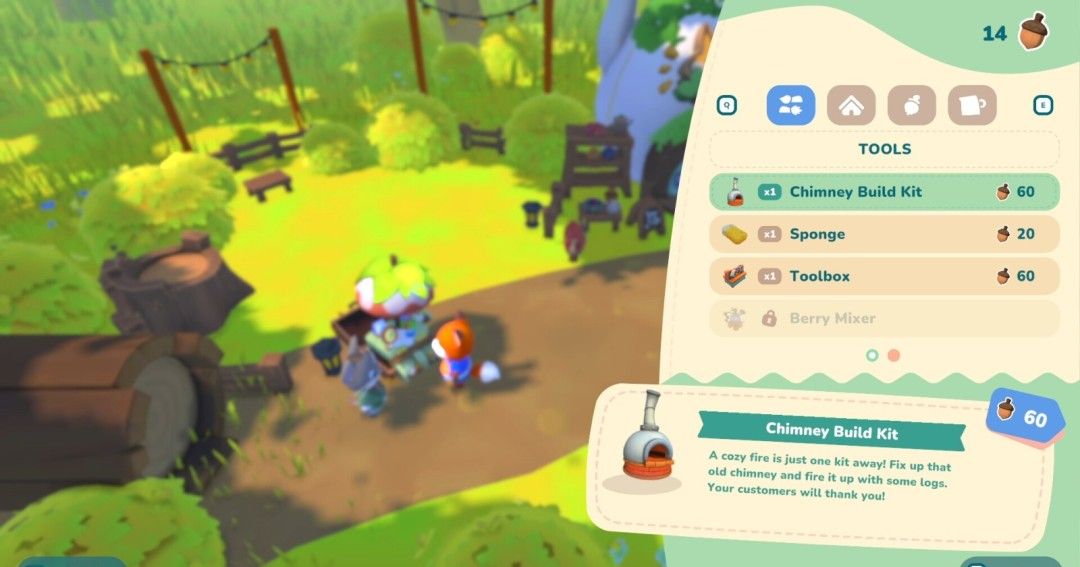Pick the Toolbox for 60 acorns

(x=884, y=276)
